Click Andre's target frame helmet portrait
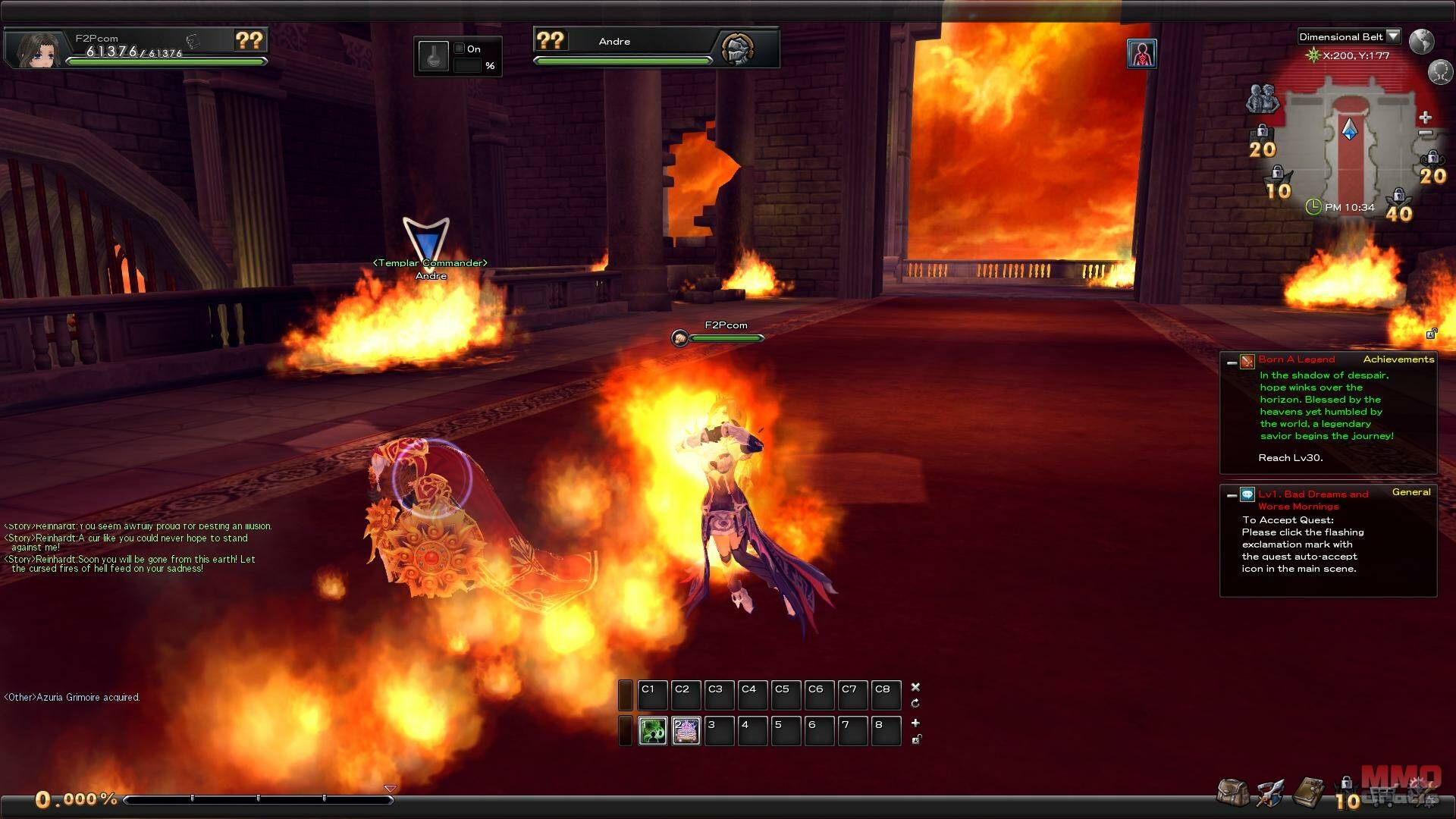The height and width of the screenshot is (819, 1456). click(737, 49)
